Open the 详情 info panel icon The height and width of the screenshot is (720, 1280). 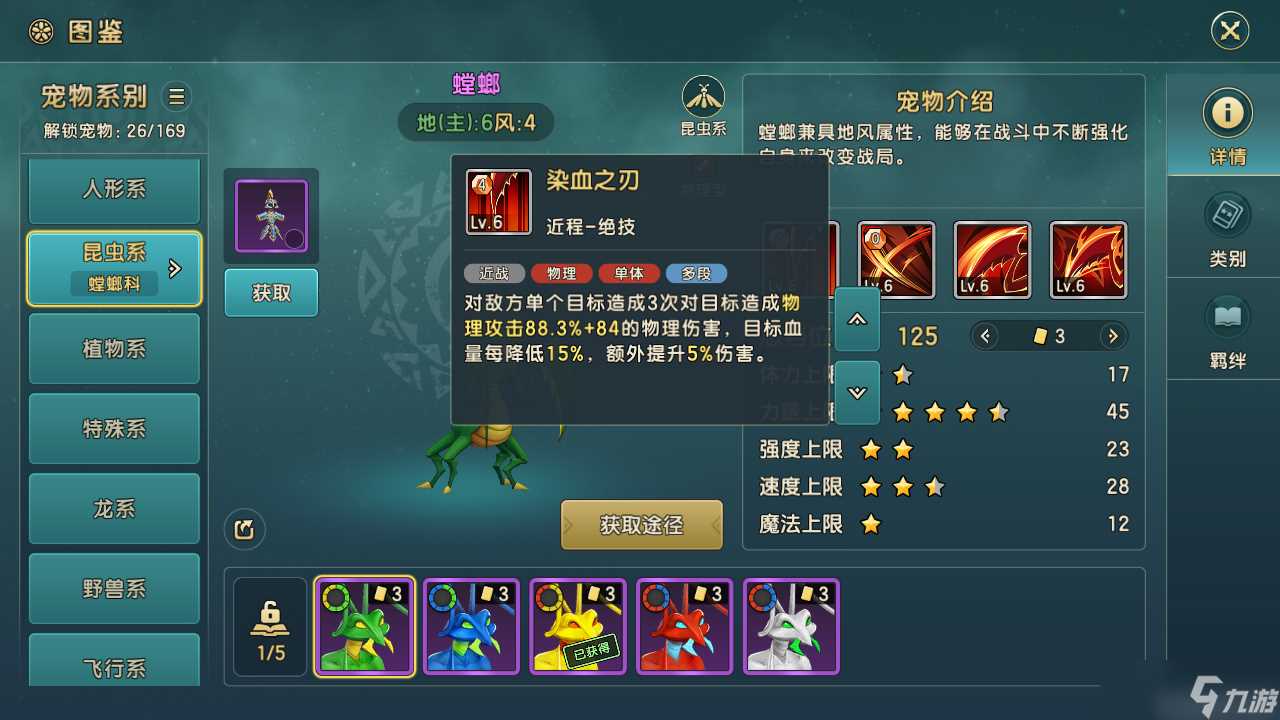pyautogui.click(x=1226, y=112)
